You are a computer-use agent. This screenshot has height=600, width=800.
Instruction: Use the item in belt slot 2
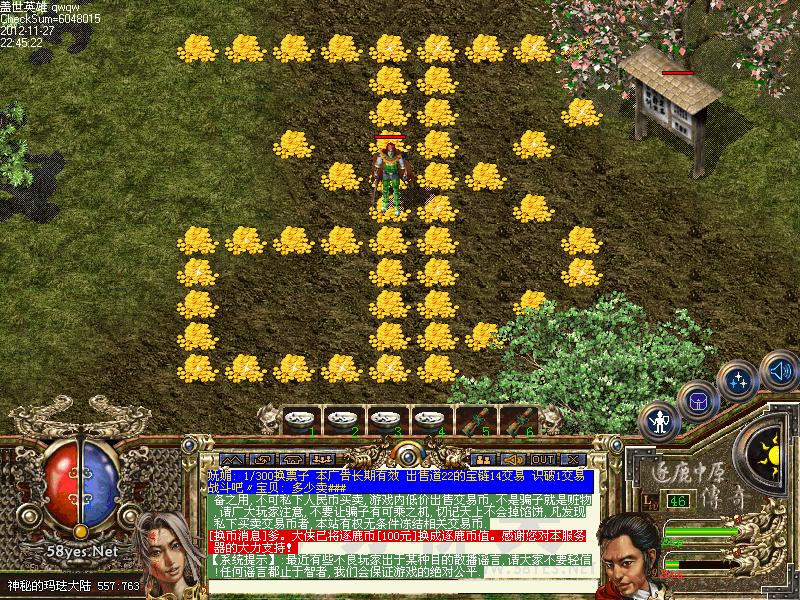343,420
